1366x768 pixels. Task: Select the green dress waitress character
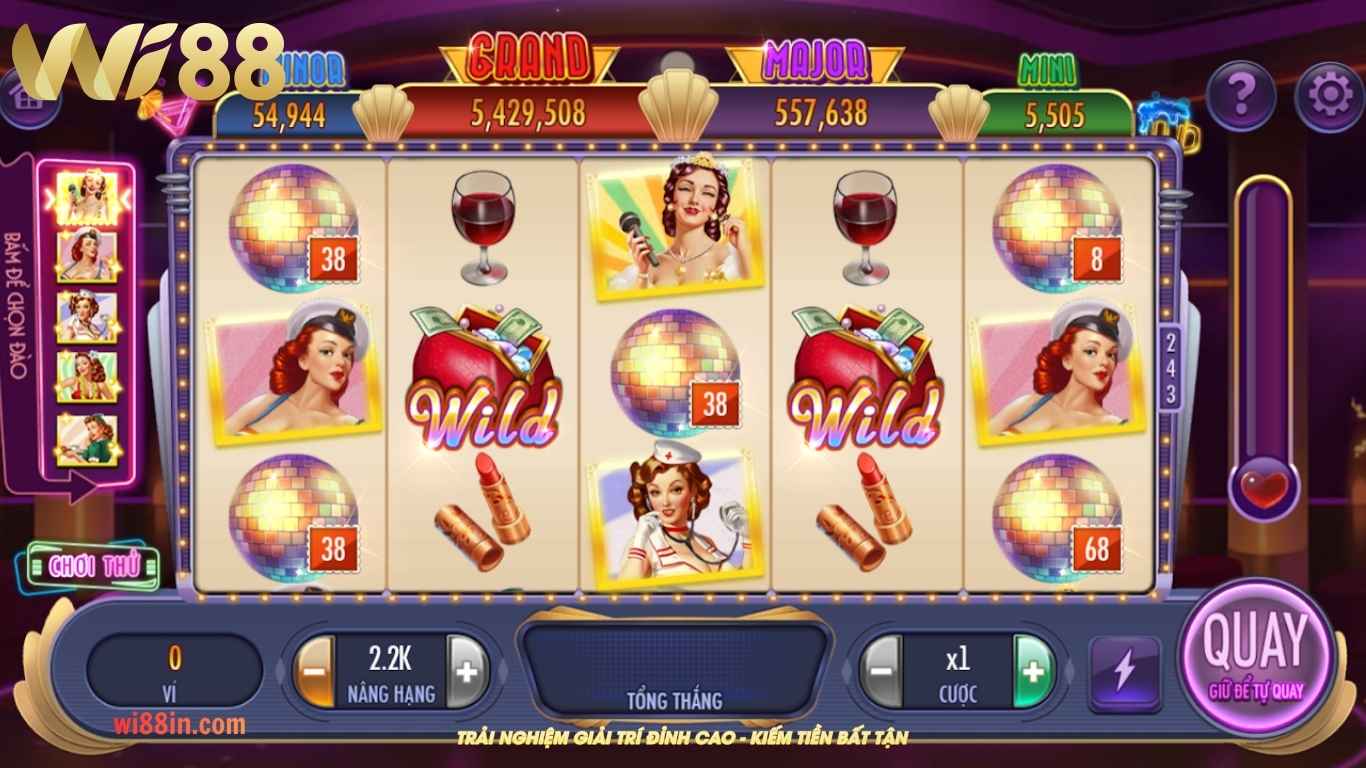click(84, 438)
